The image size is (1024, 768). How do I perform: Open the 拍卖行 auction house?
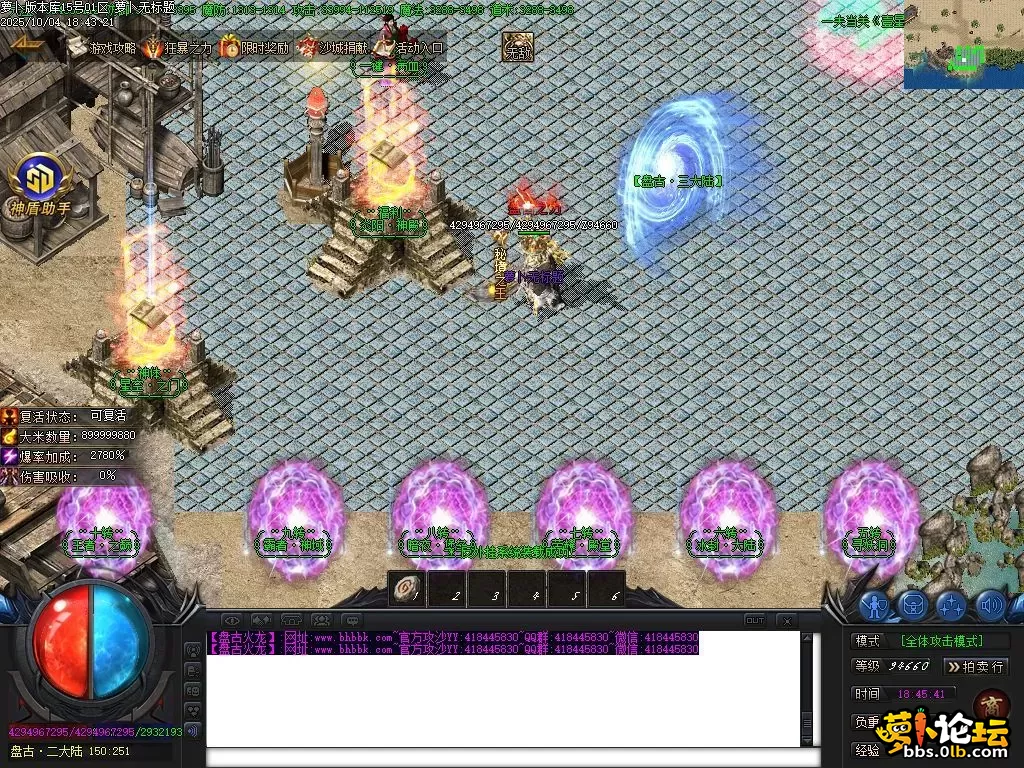click(975, 666)
